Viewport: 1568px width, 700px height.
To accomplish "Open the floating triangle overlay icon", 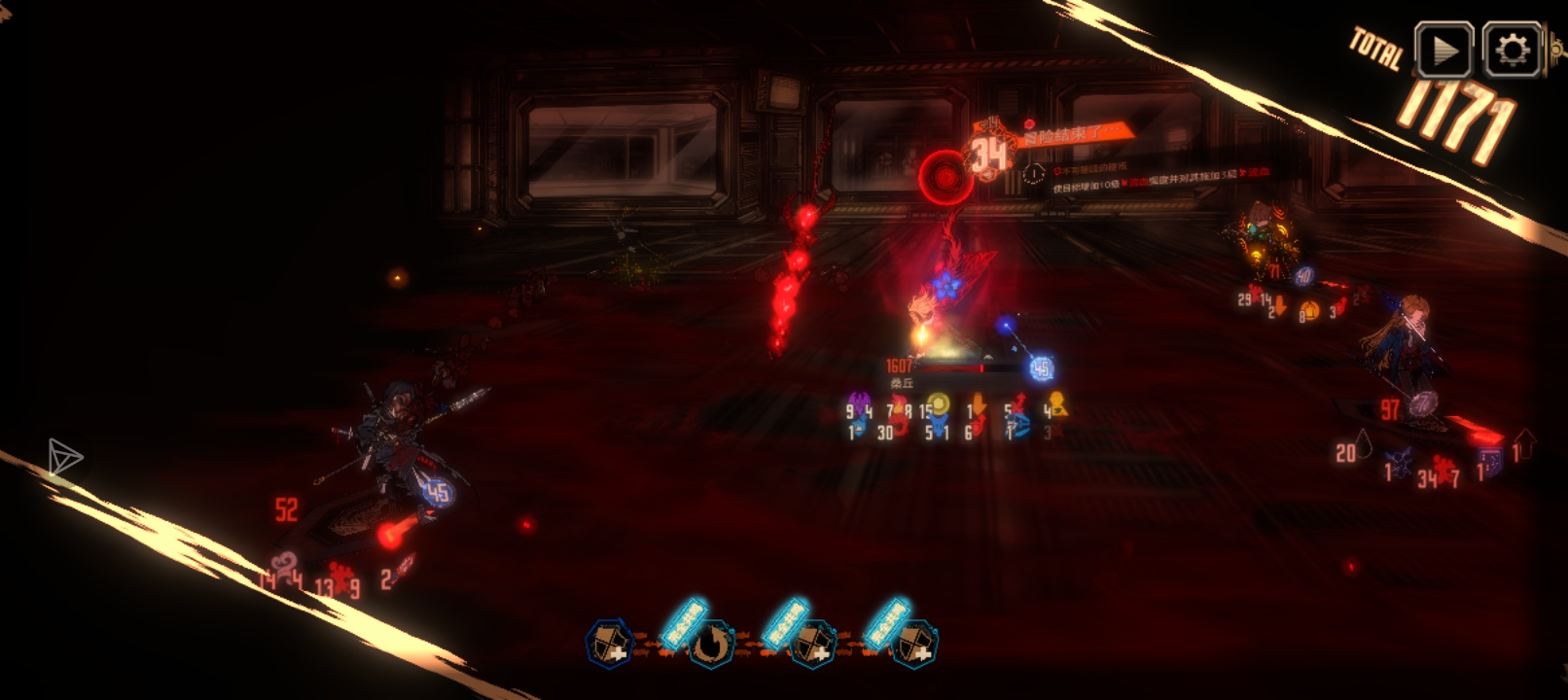I will (64, 457).
